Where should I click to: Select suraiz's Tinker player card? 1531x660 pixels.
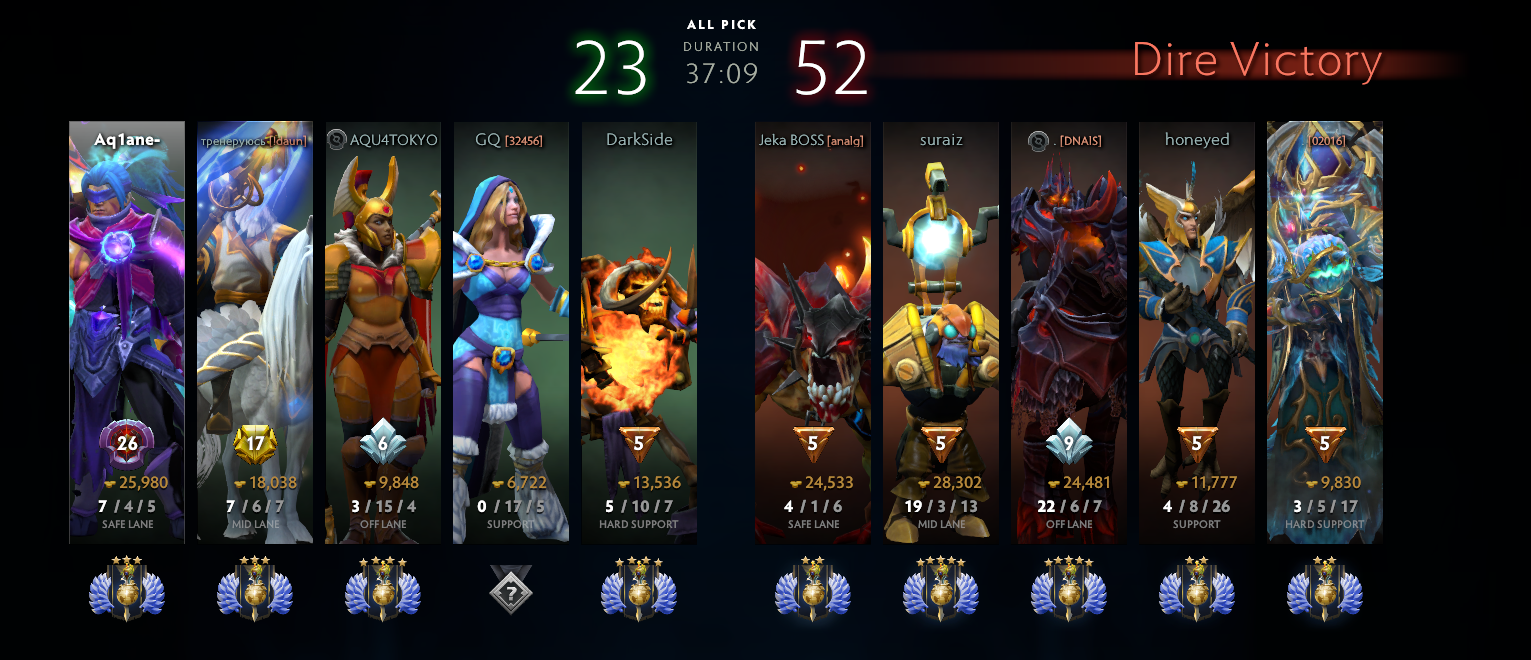[941, 332]
